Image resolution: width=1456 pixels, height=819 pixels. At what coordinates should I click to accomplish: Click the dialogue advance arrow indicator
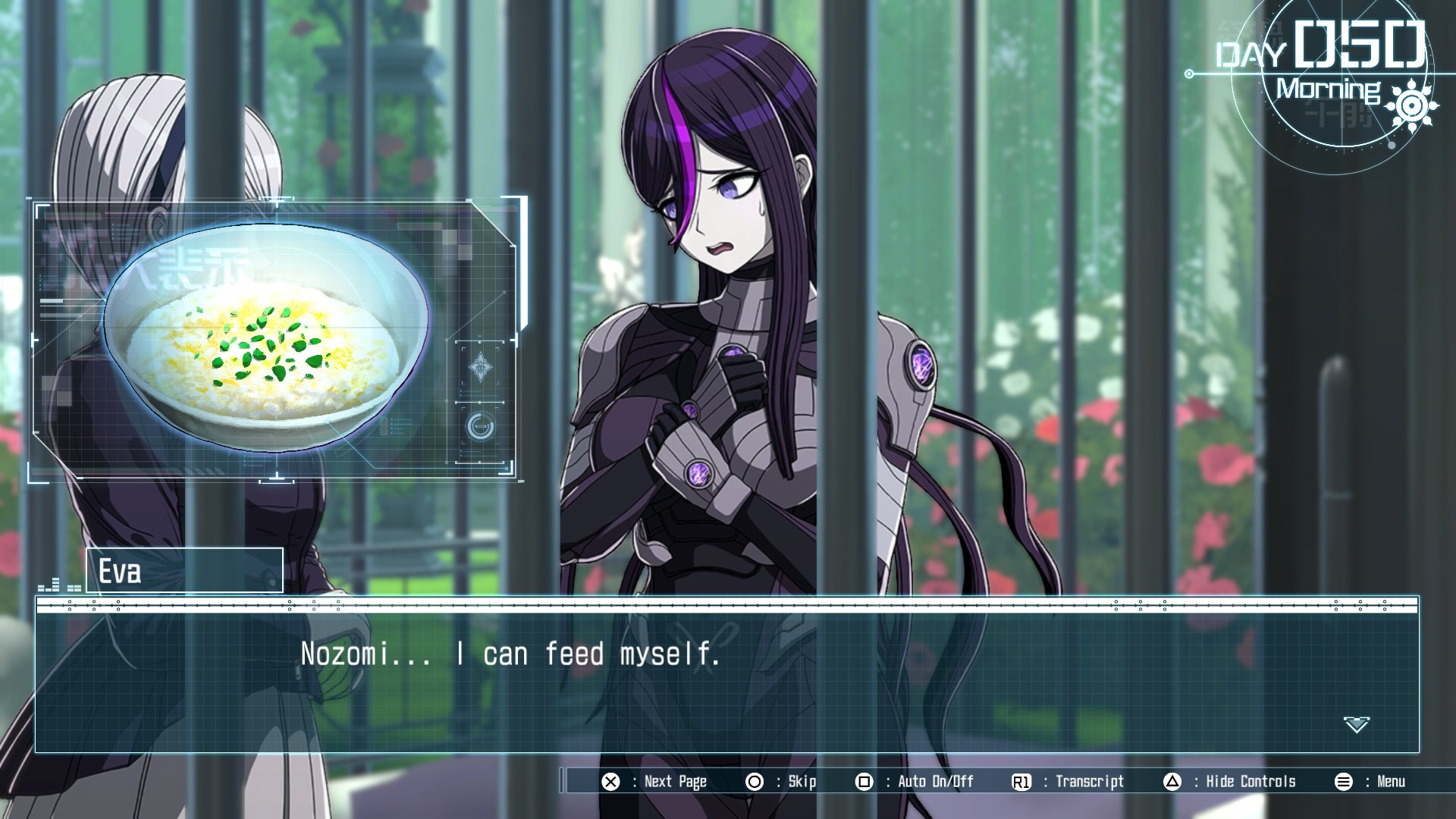click(1356, 724)
